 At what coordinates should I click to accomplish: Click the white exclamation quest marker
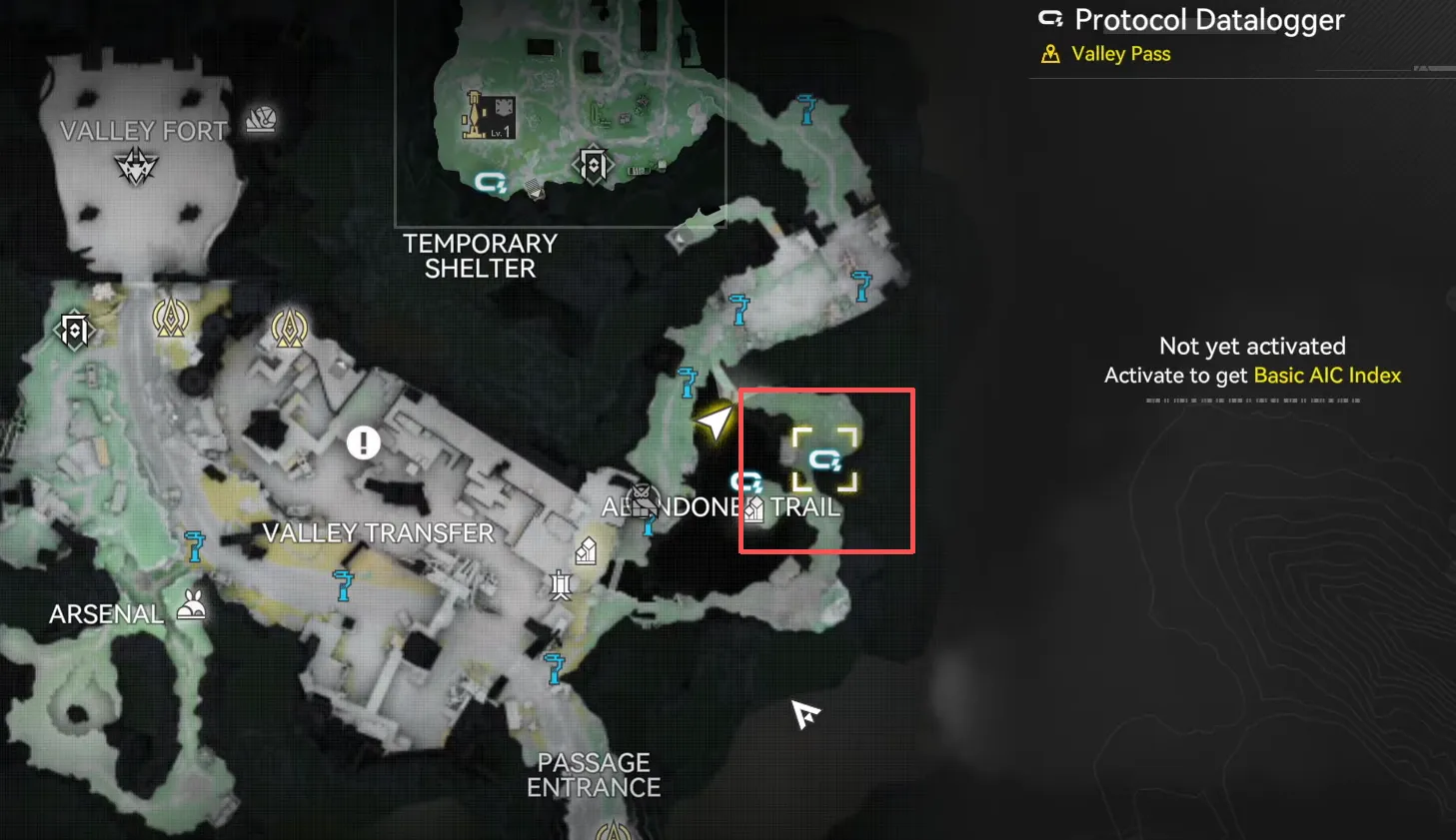(x=364, y=441)
